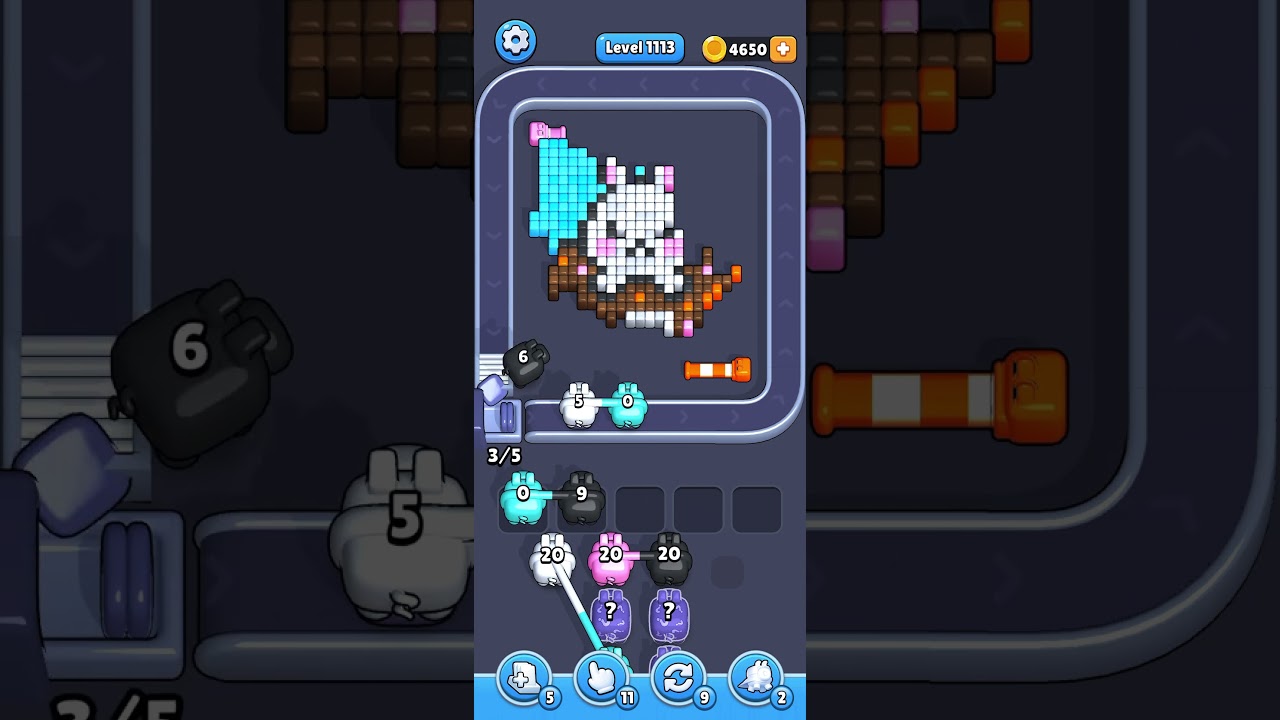Open the settings gear

click(516, 41)
